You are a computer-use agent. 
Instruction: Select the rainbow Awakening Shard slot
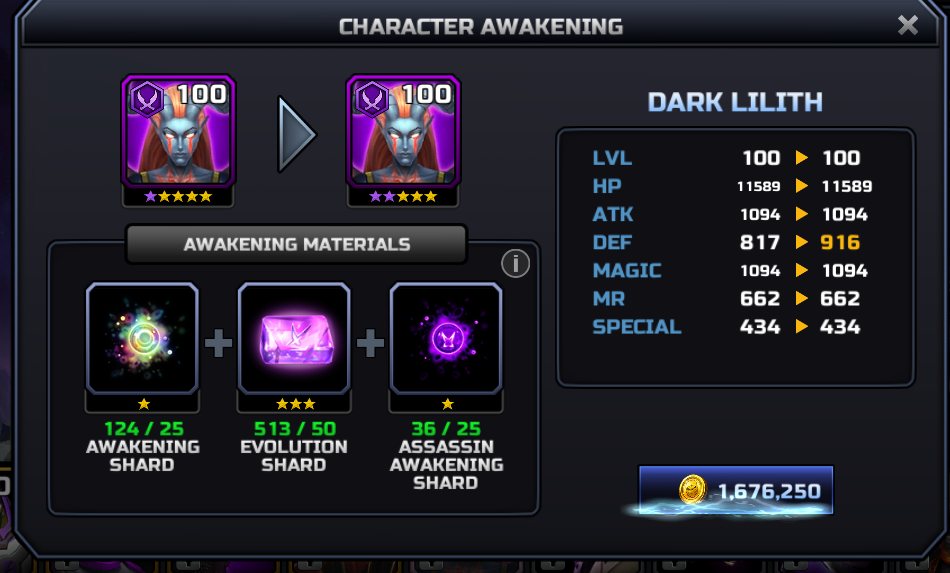(x=143, y=338)
